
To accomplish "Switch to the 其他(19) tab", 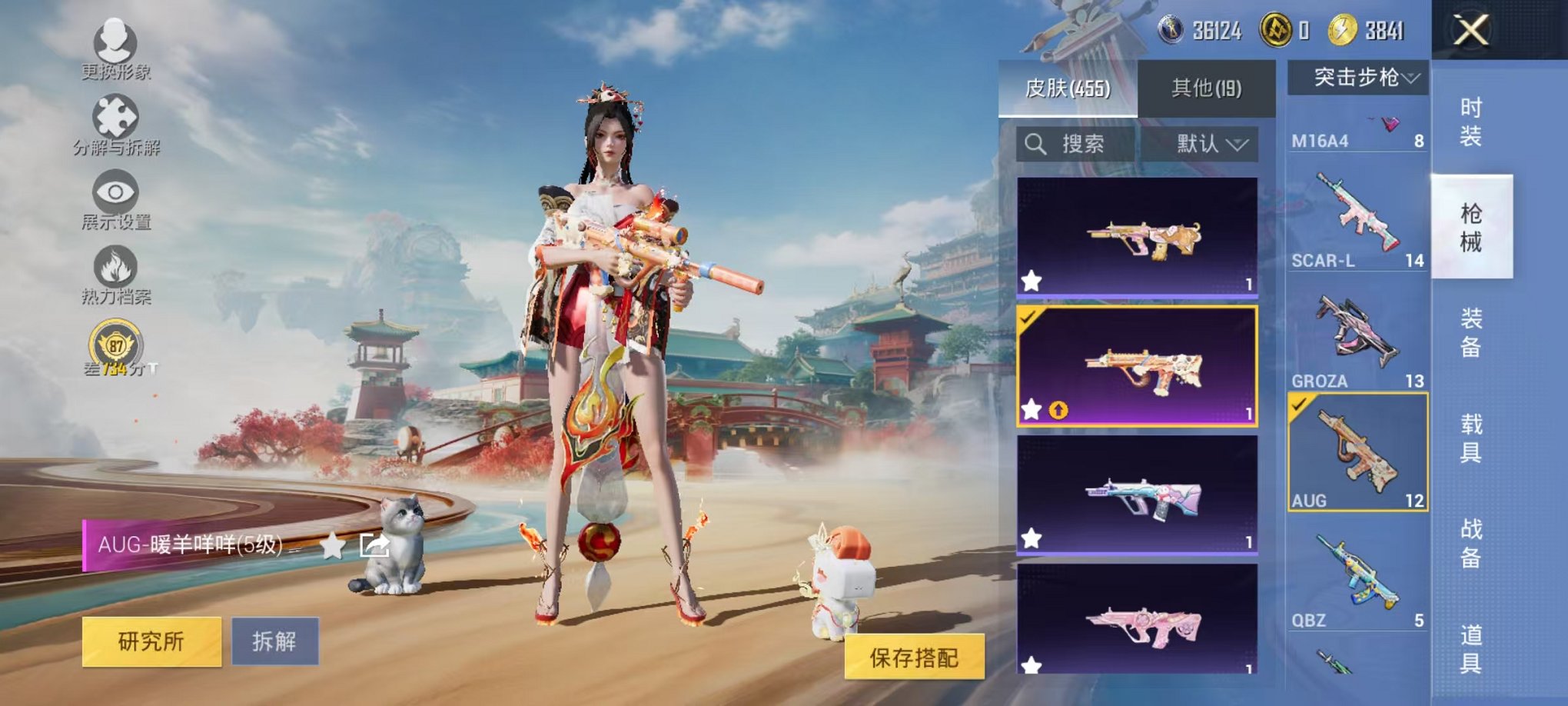I will coord(1208,88).
